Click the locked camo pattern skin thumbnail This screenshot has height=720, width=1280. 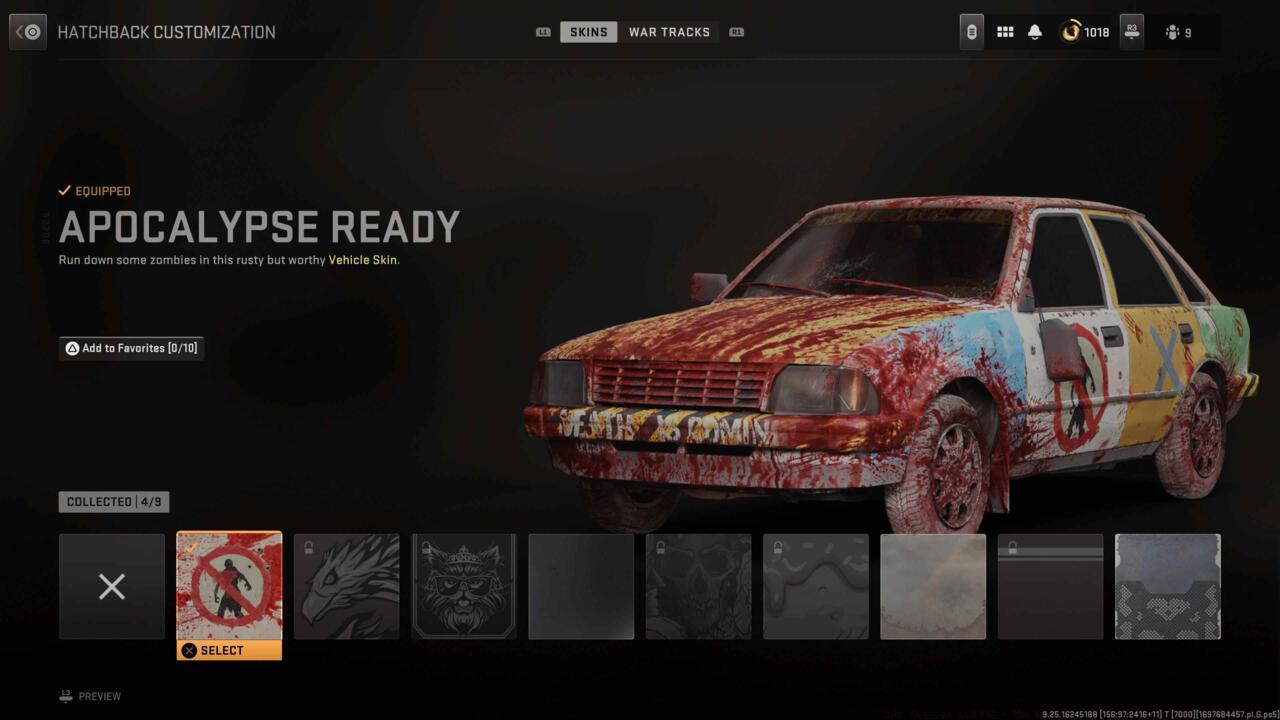(x=815, y=586)
